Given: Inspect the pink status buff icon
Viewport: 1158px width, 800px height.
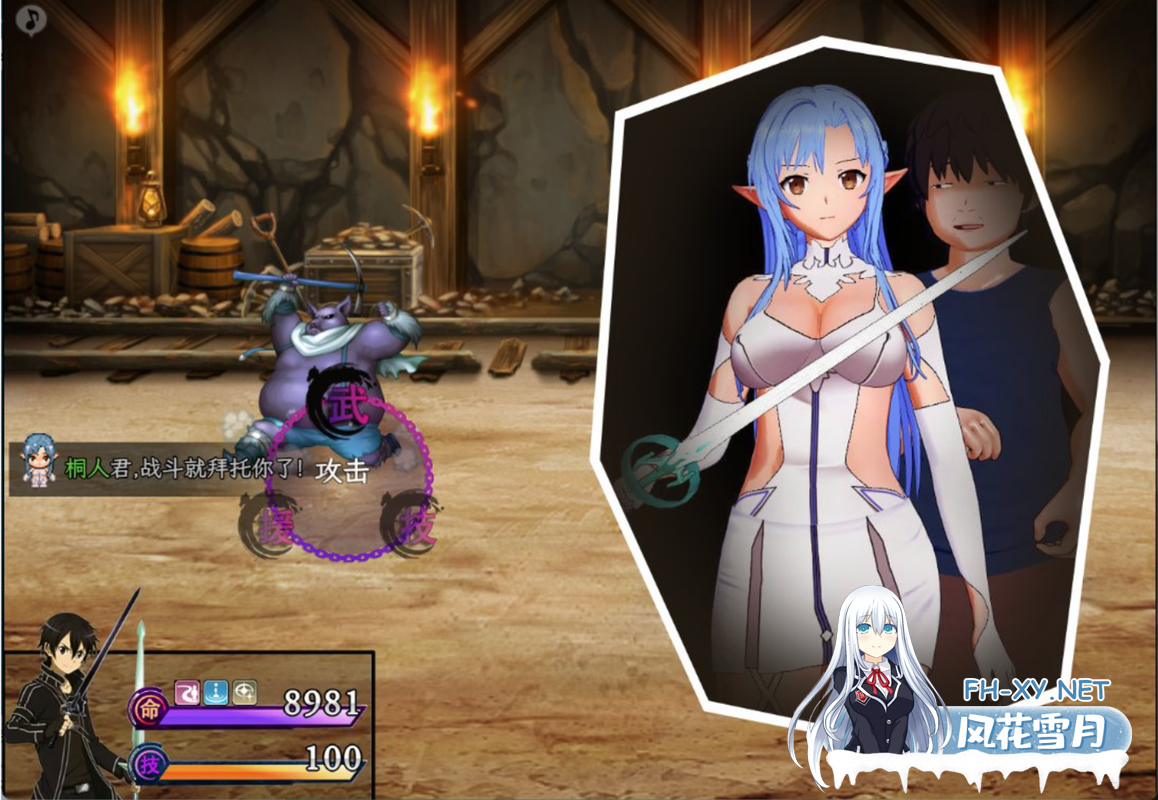Looking at the screenshot, I should click(188, 692).
